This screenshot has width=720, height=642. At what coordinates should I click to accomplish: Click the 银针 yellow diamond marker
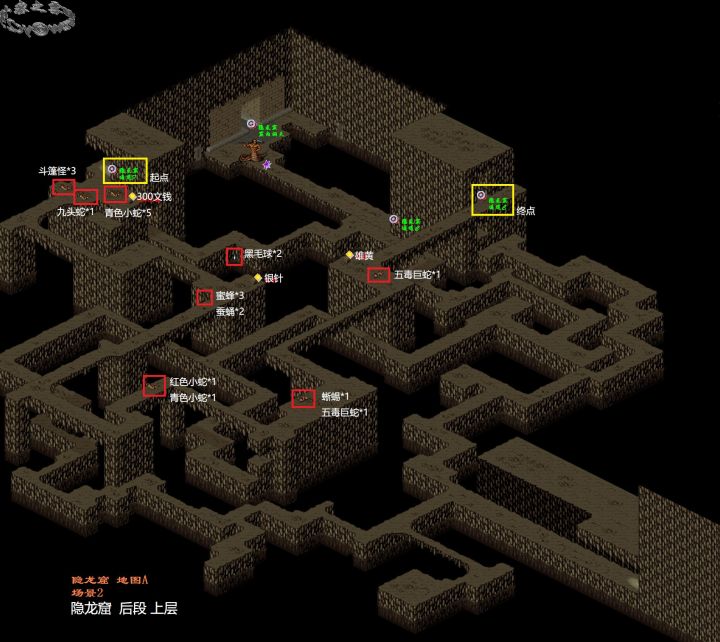pos(258,278)
